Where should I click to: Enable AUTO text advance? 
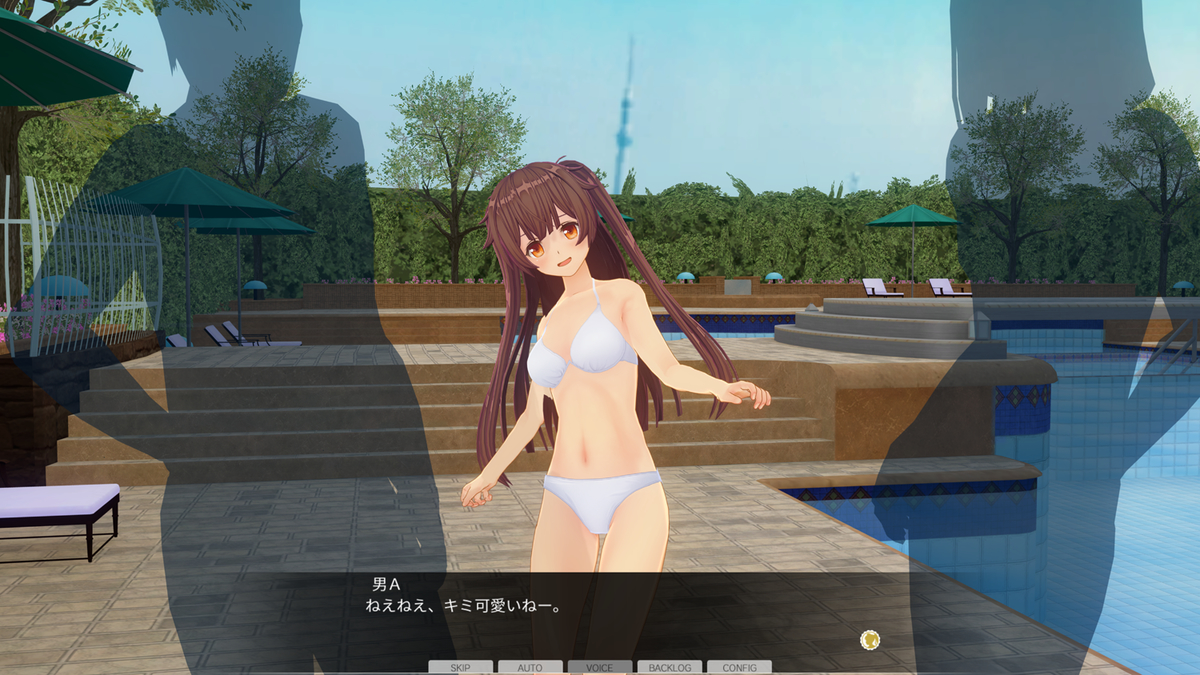[530, 667]
